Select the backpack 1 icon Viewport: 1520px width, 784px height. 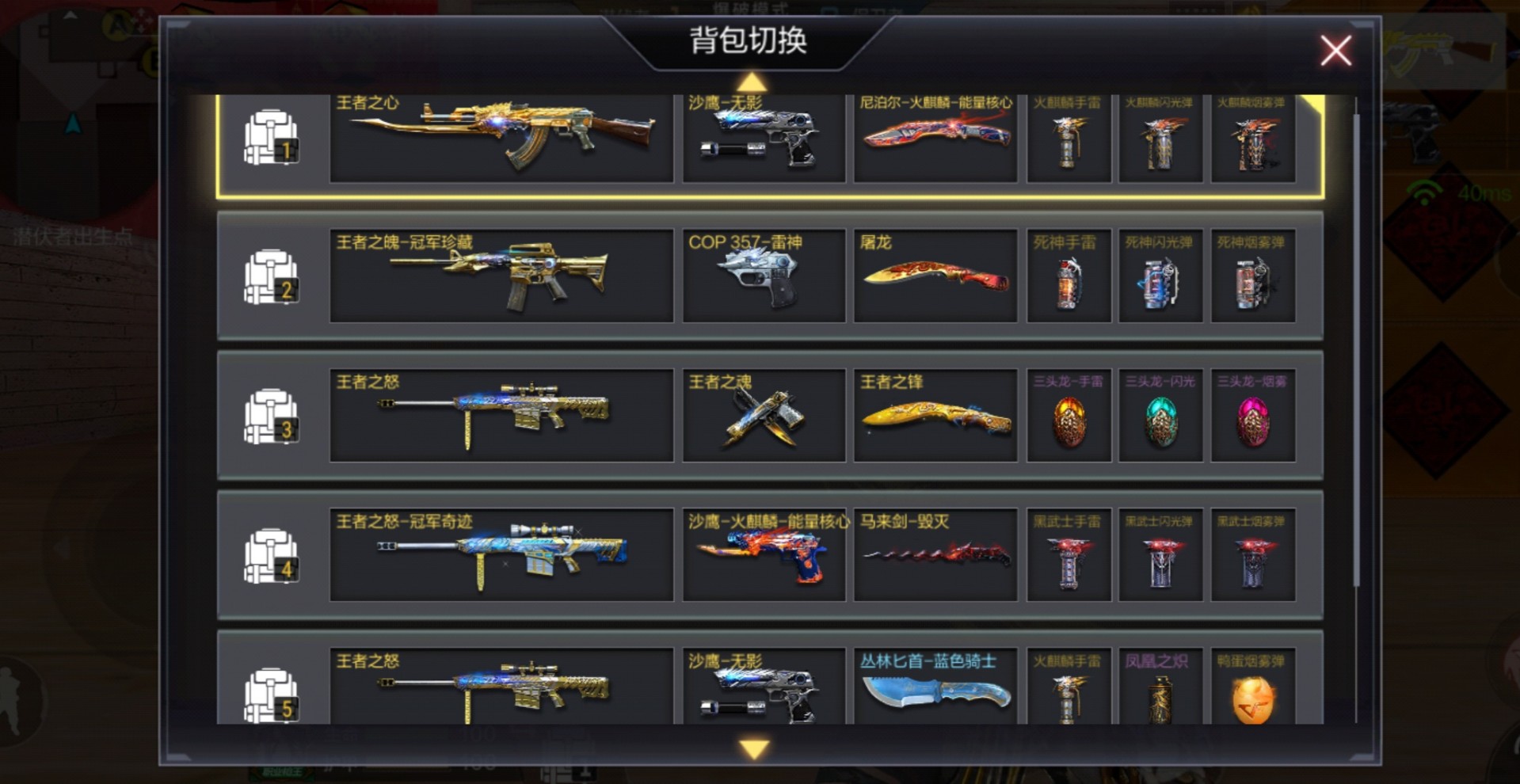pos(270,136)
